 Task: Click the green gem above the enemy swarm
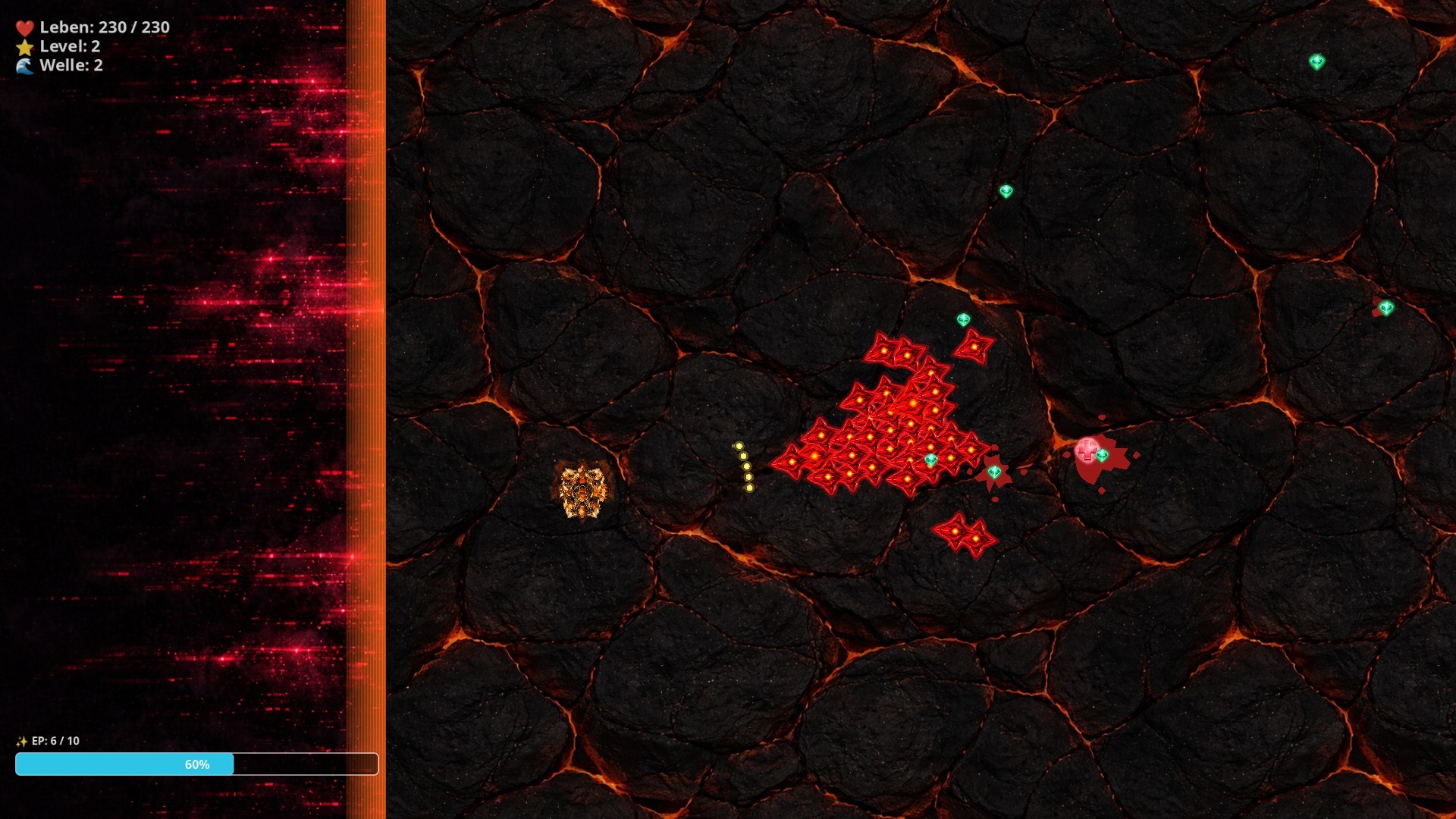(965, 319)
